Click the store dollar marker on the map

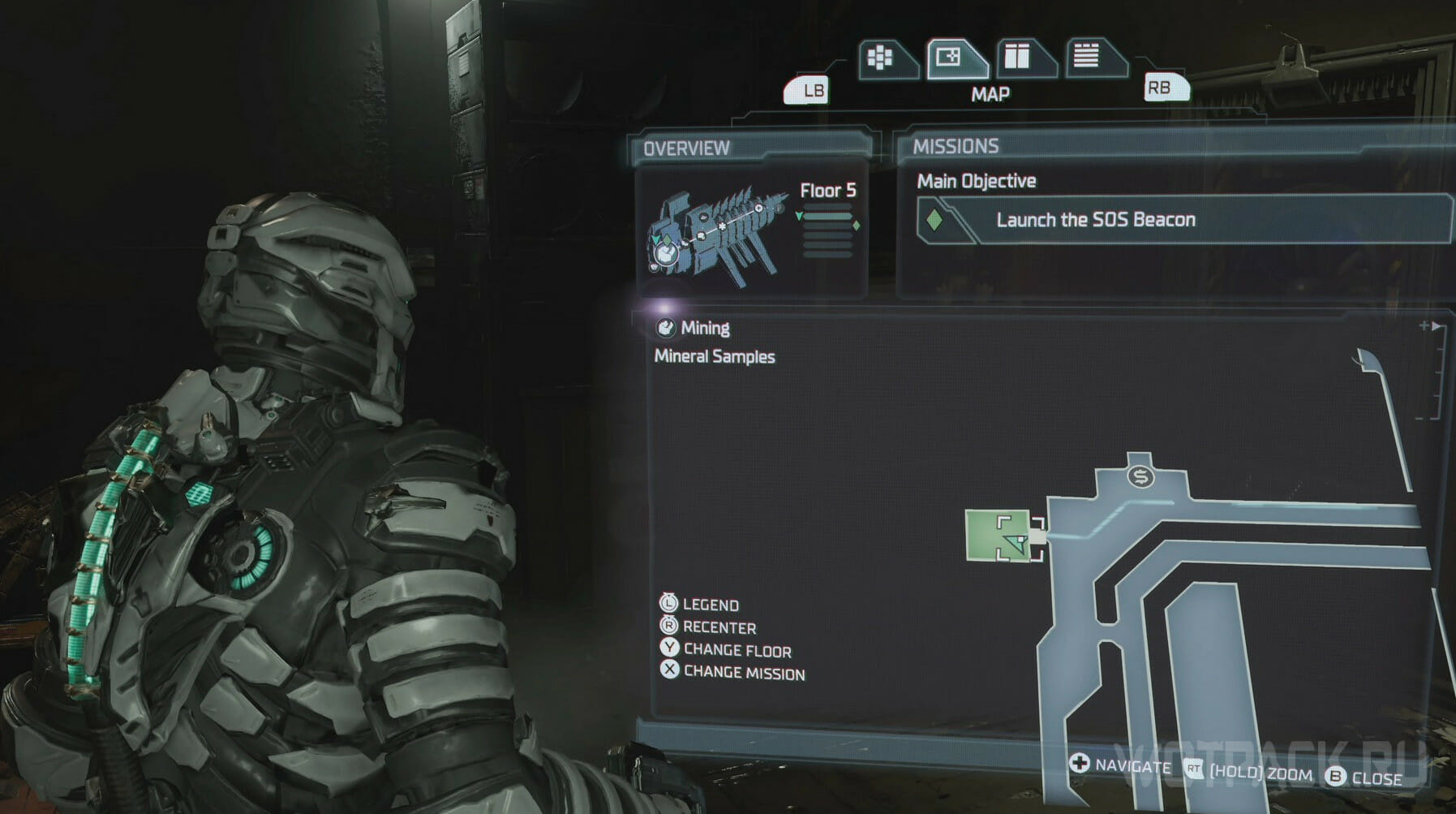(1140, 477)
